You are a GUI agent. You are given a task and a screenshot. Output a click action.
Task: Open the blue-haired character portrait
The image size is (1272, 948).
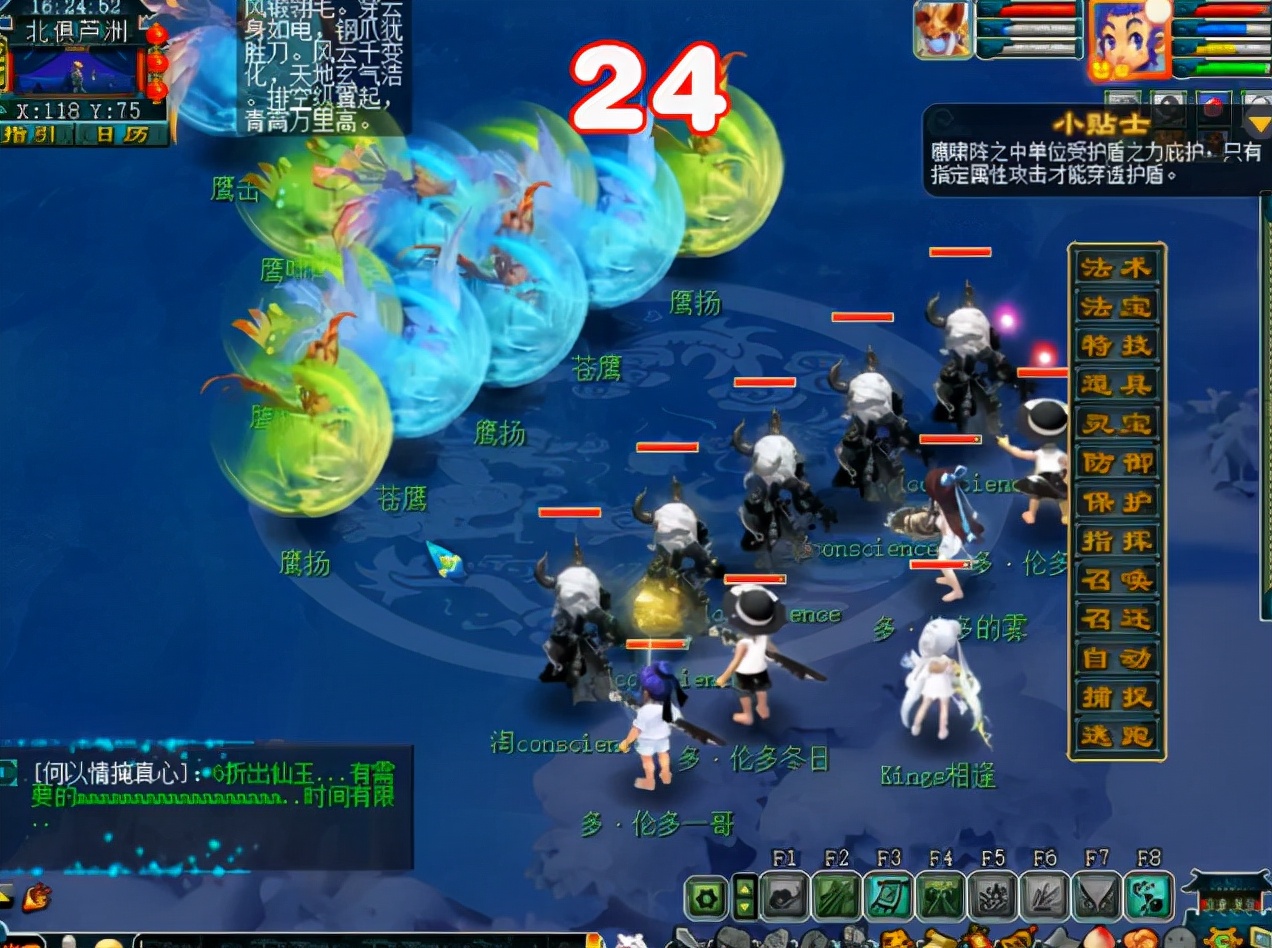1128,39
